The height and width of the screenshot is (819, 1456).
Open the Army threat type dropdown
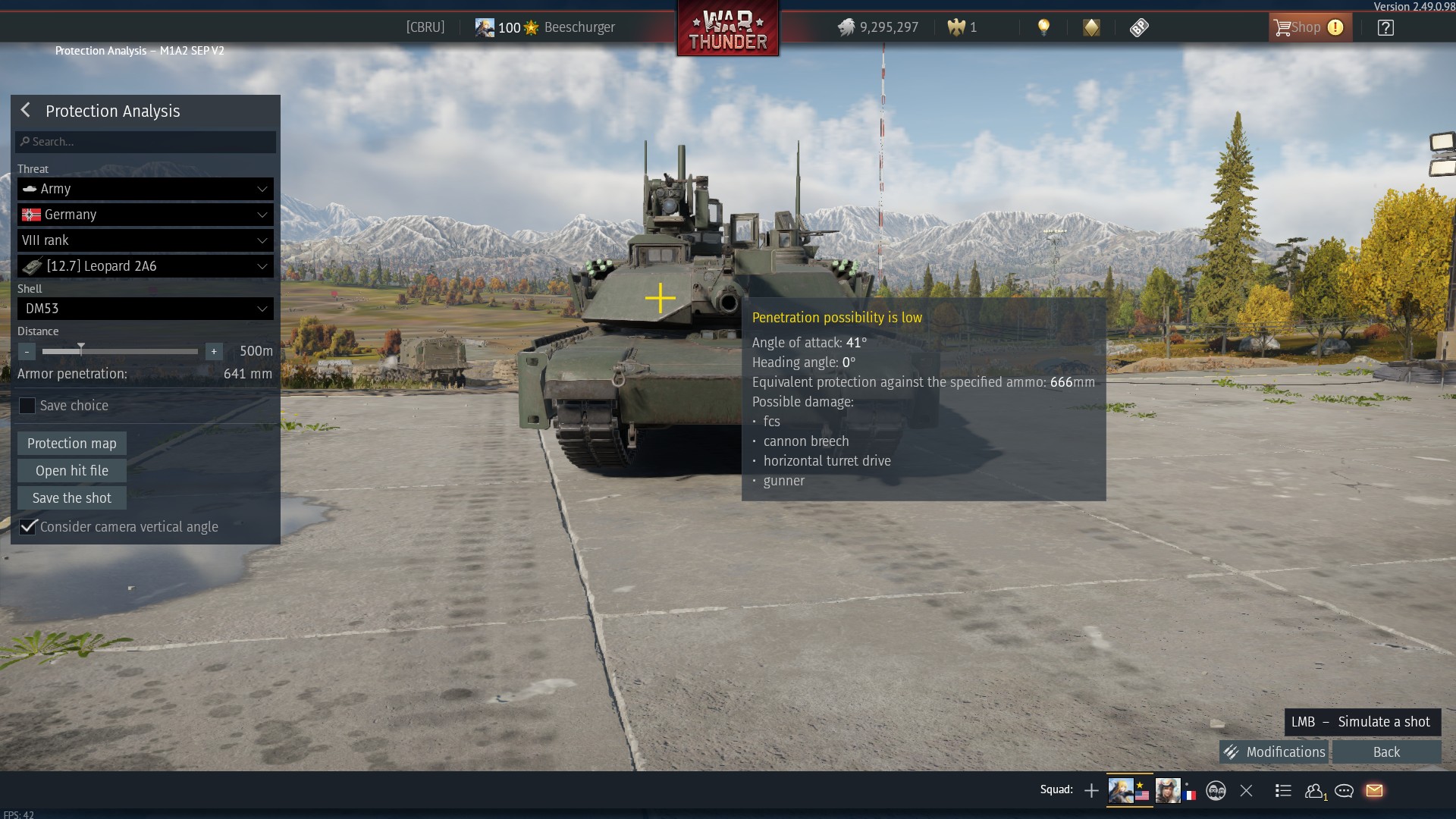tap(146, 189)
